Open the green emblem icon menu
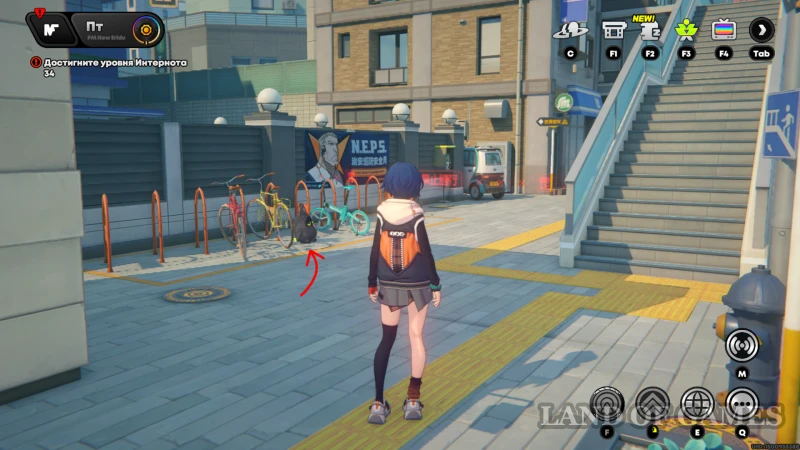The height and width of the screenshot is (450, 800). pos(686,30)
